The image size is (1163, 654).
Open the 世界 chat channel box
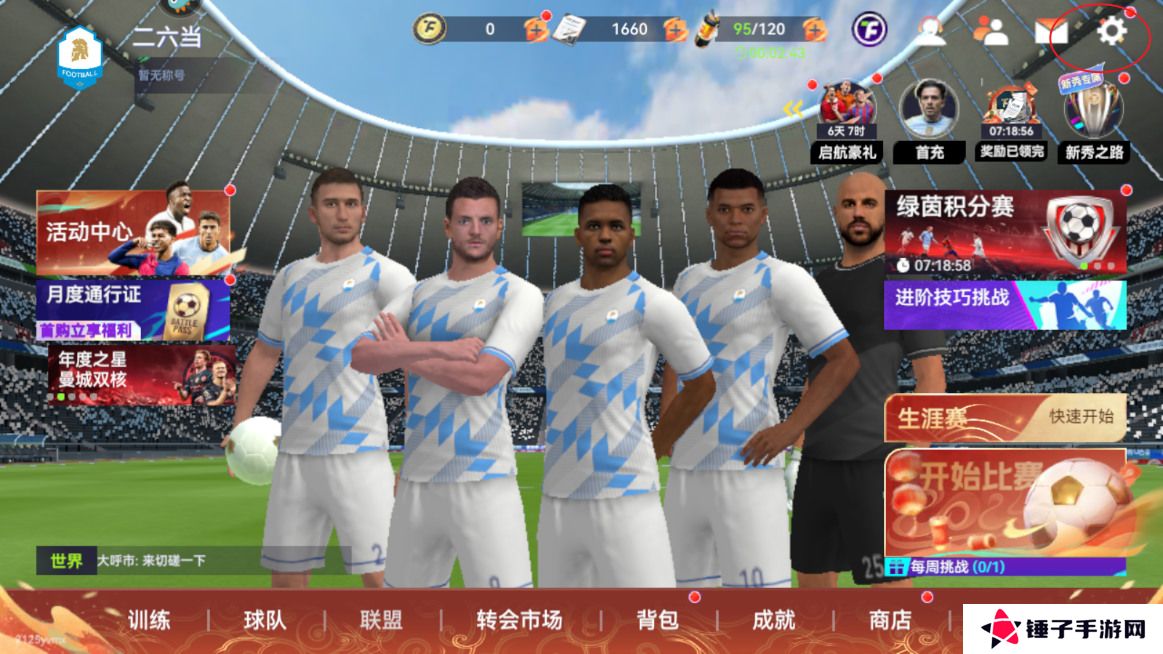(190, 560)
